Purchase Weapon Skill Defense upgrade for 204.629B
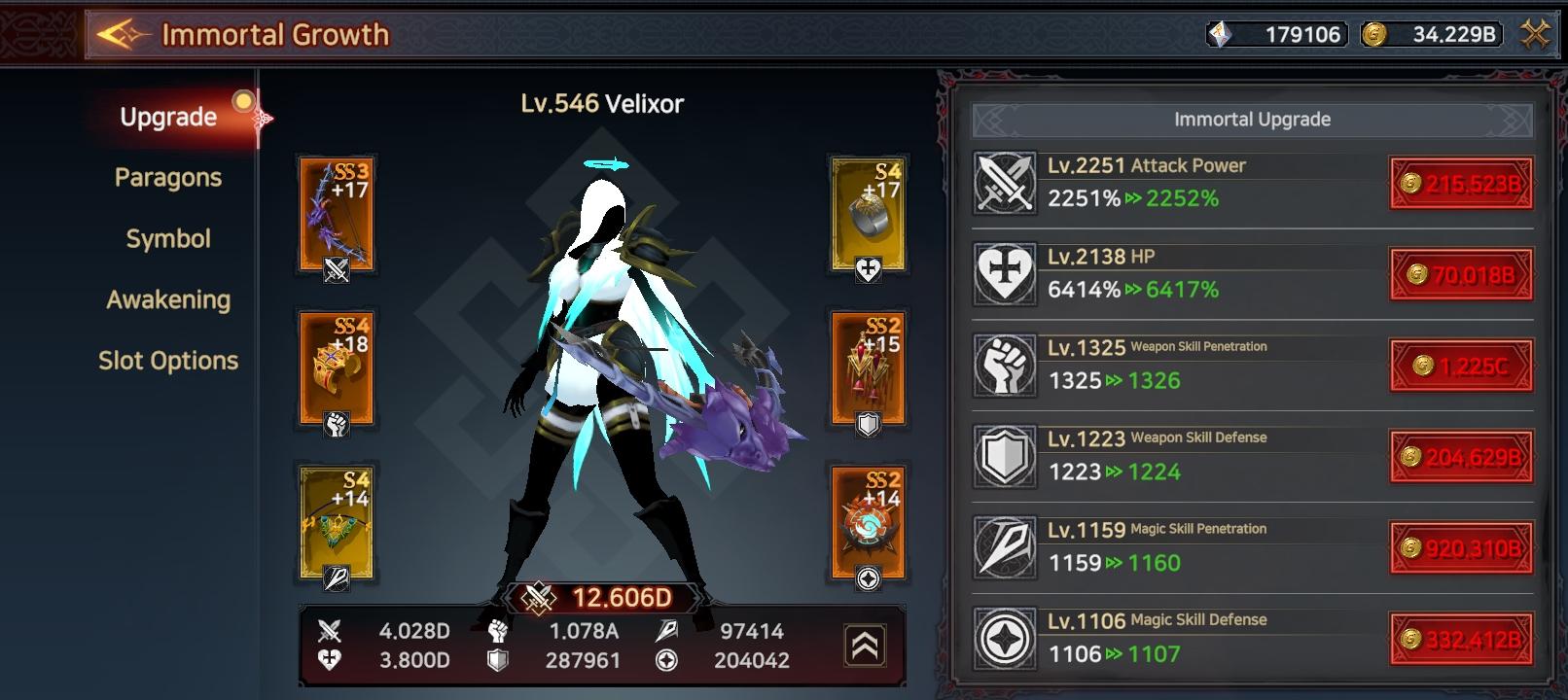 pos(1461,457)
